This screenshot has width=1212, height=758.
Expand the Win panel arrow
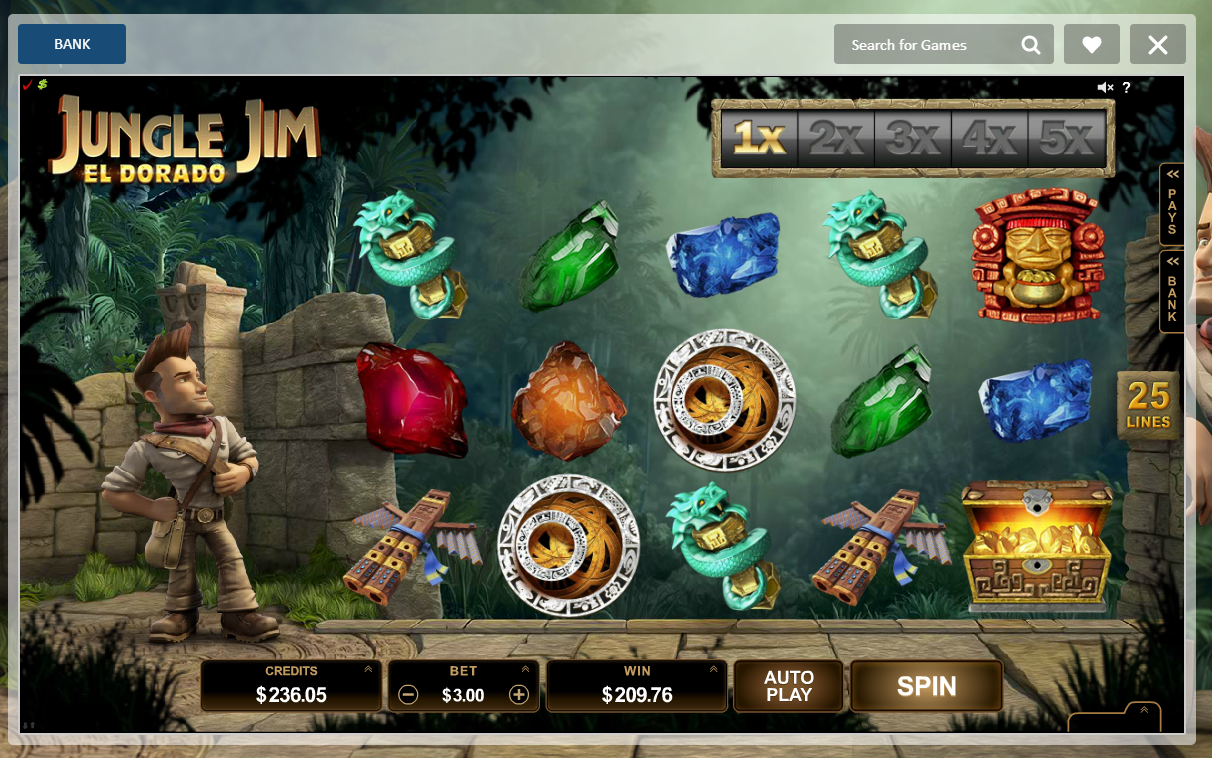coord(713,670)
